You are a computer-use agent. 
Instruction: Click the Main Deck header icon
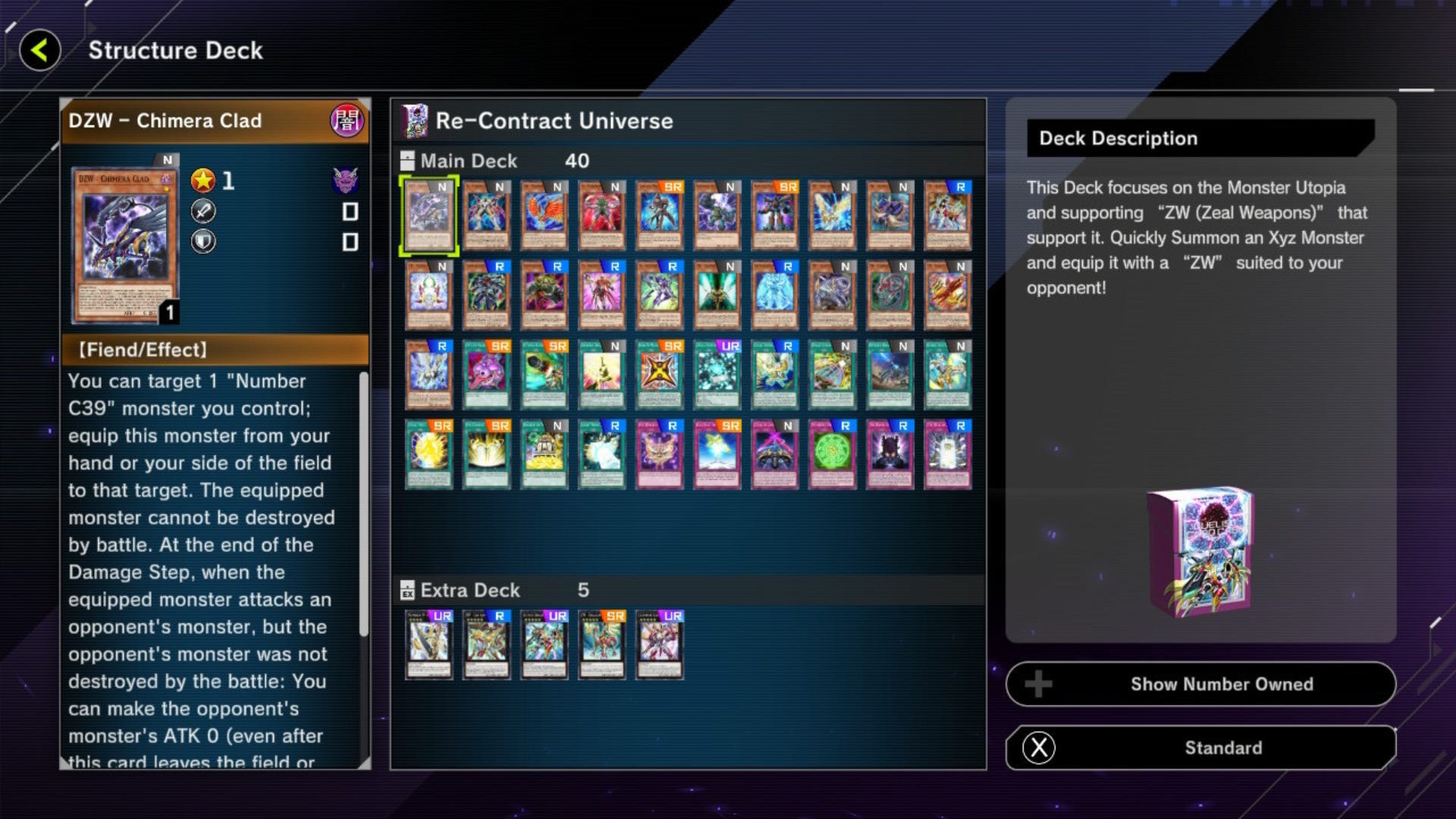pyautogui.click(x=407, y=160)
